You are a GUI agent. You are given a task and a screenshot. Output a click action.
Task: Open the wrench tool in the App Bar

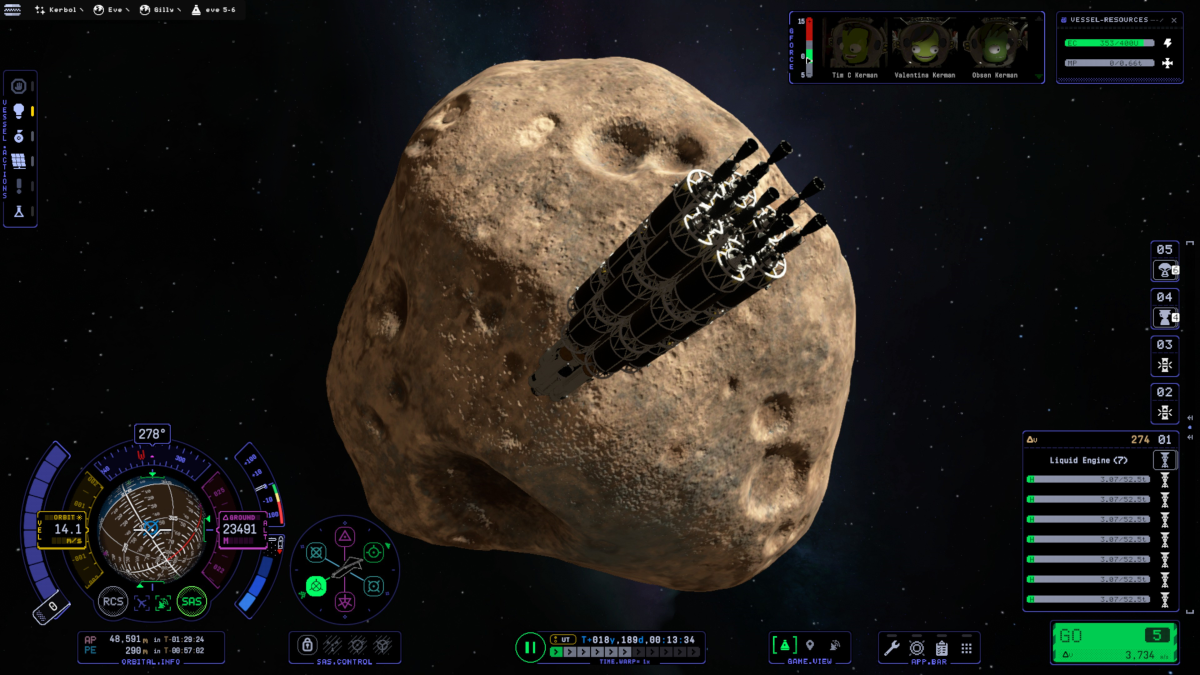coord(891,648)
